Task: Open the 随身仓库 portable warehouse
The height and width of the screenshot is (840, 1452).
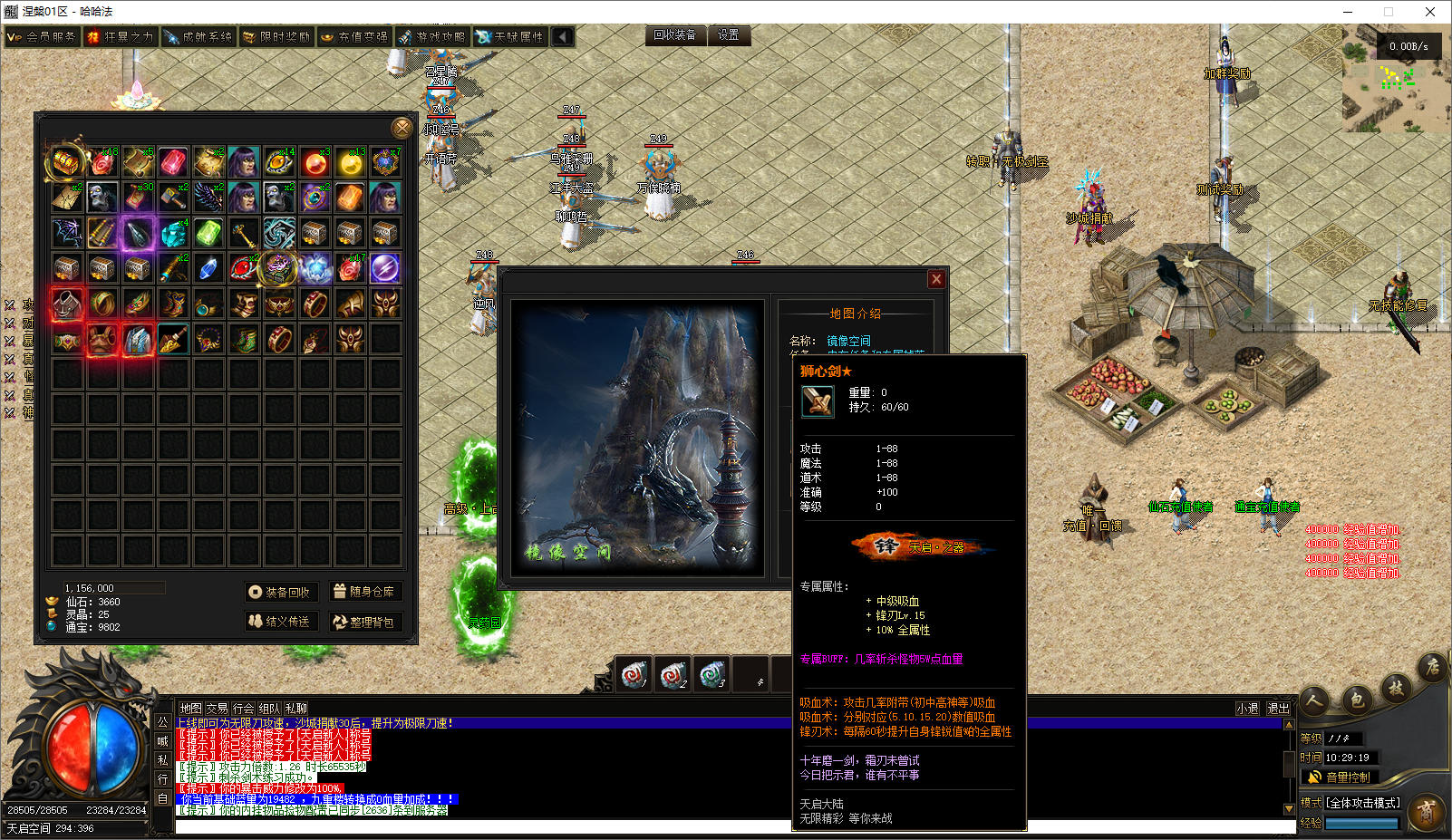Action: pyautogui.click(x=364, y=592)
